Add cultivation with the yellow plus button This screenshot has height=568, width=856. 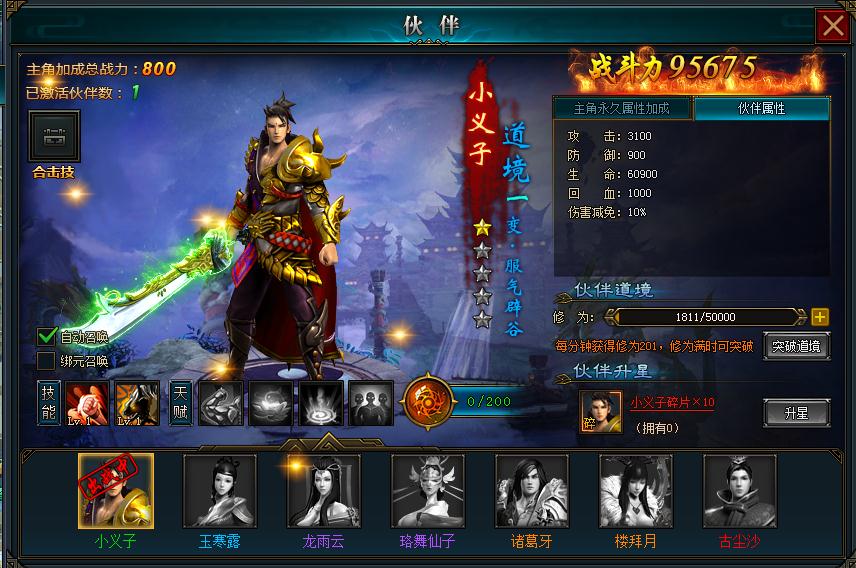pos(820,317)
